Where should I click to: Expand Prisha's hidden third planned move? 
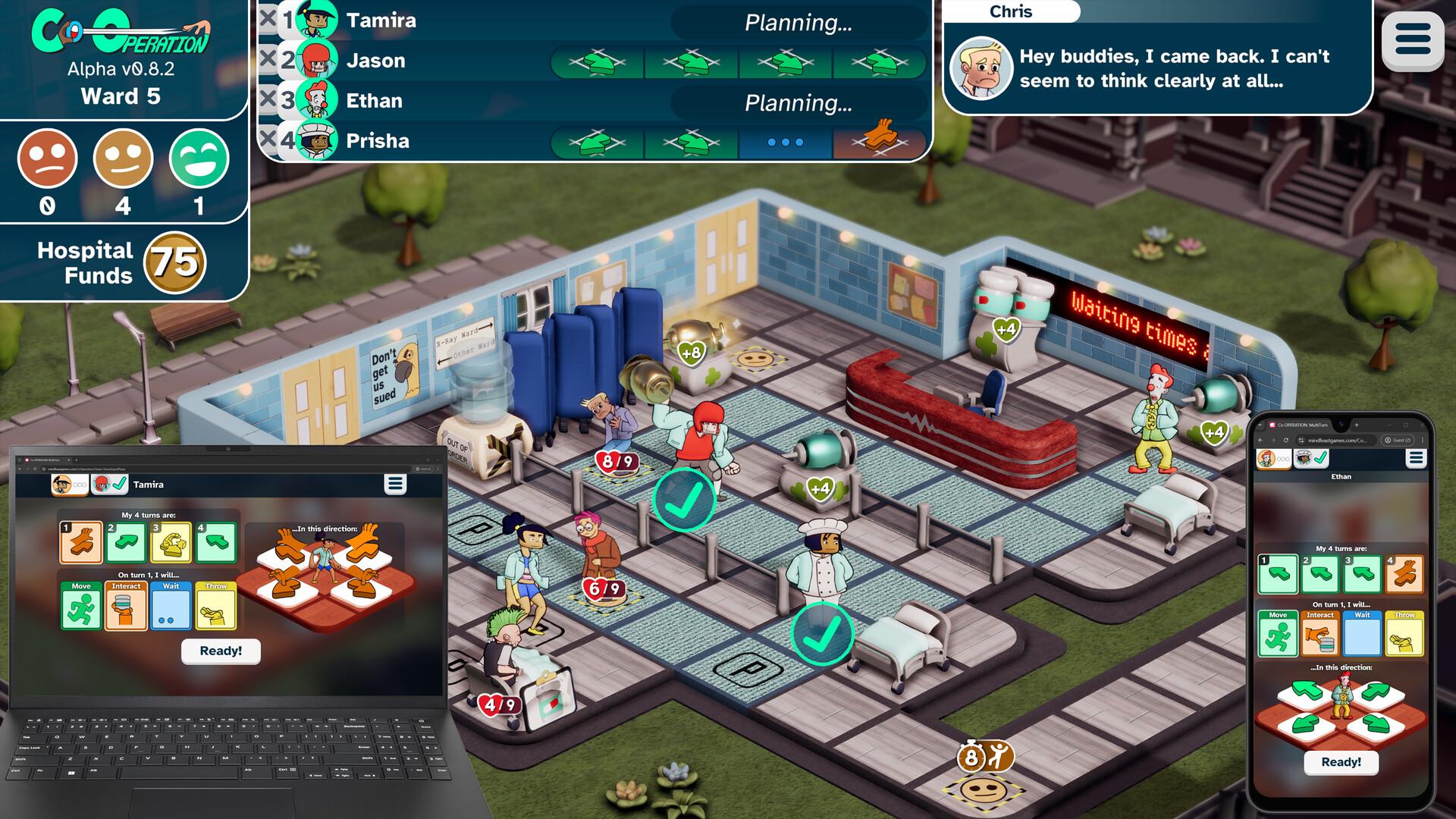(x=786, y=140)
